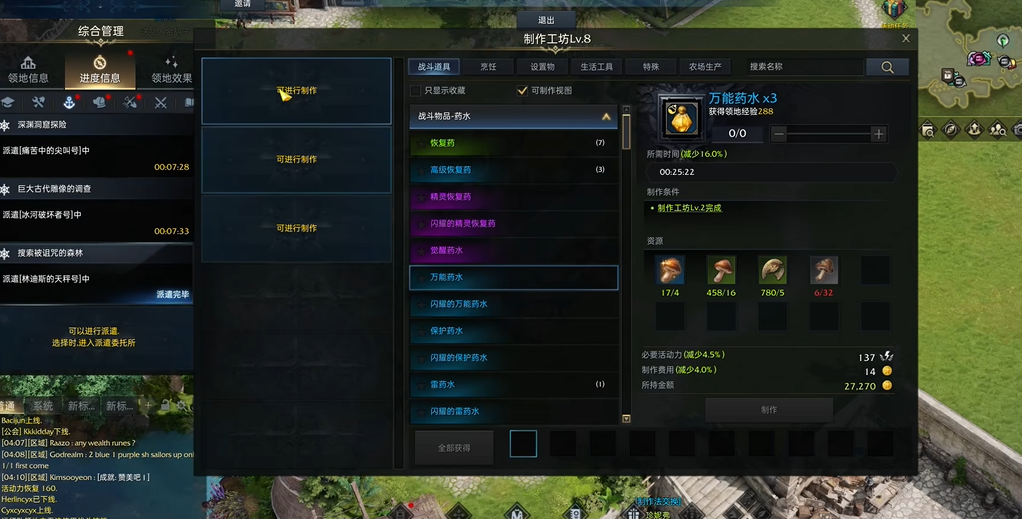This screenshot has width=1022, height=519.
Task: Toggle the 只显示收藏 checkbox
Action: coord(416,91)
